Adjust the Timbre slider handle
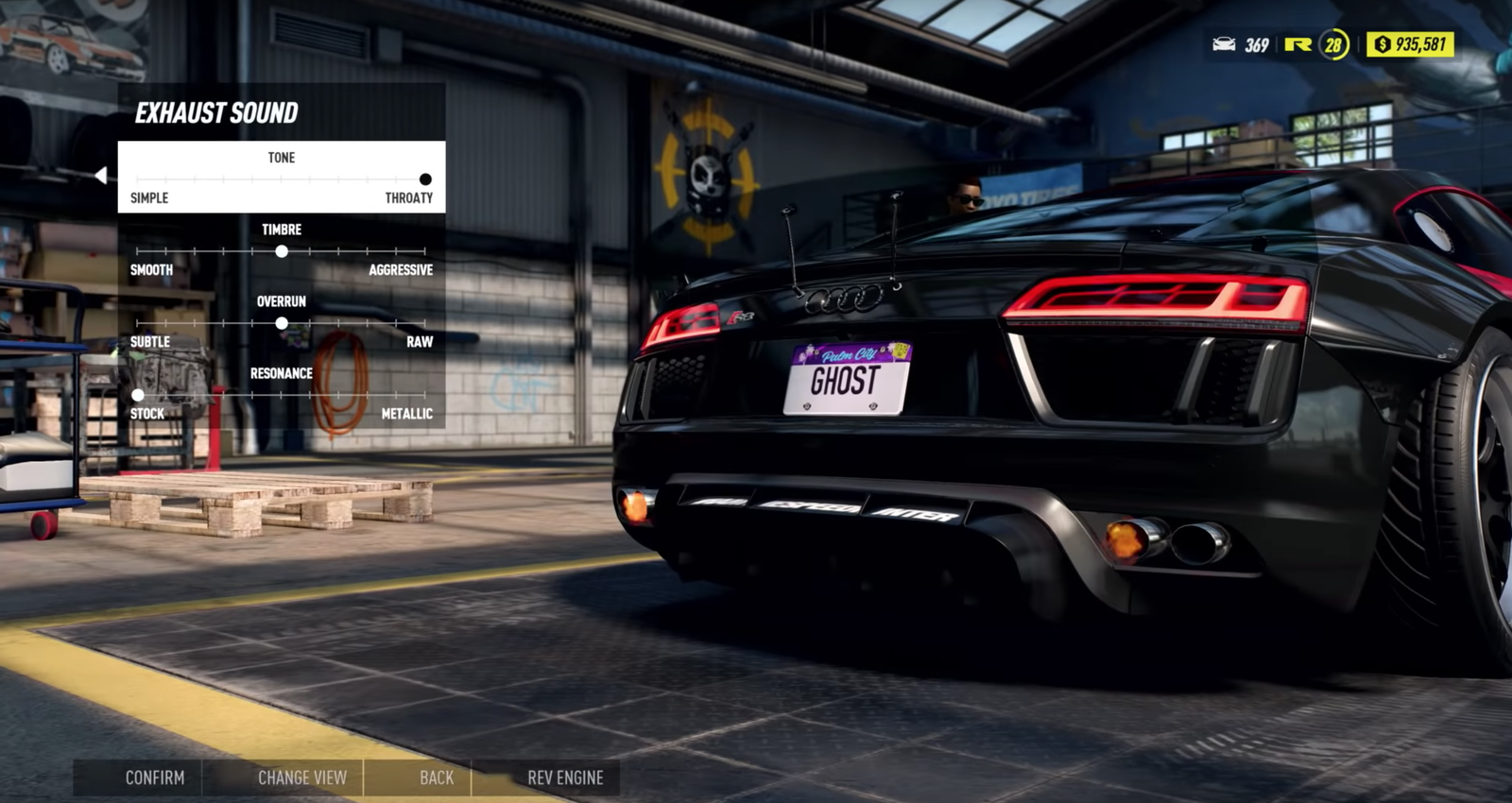The image size is (1512, 803). coord(282,251)
